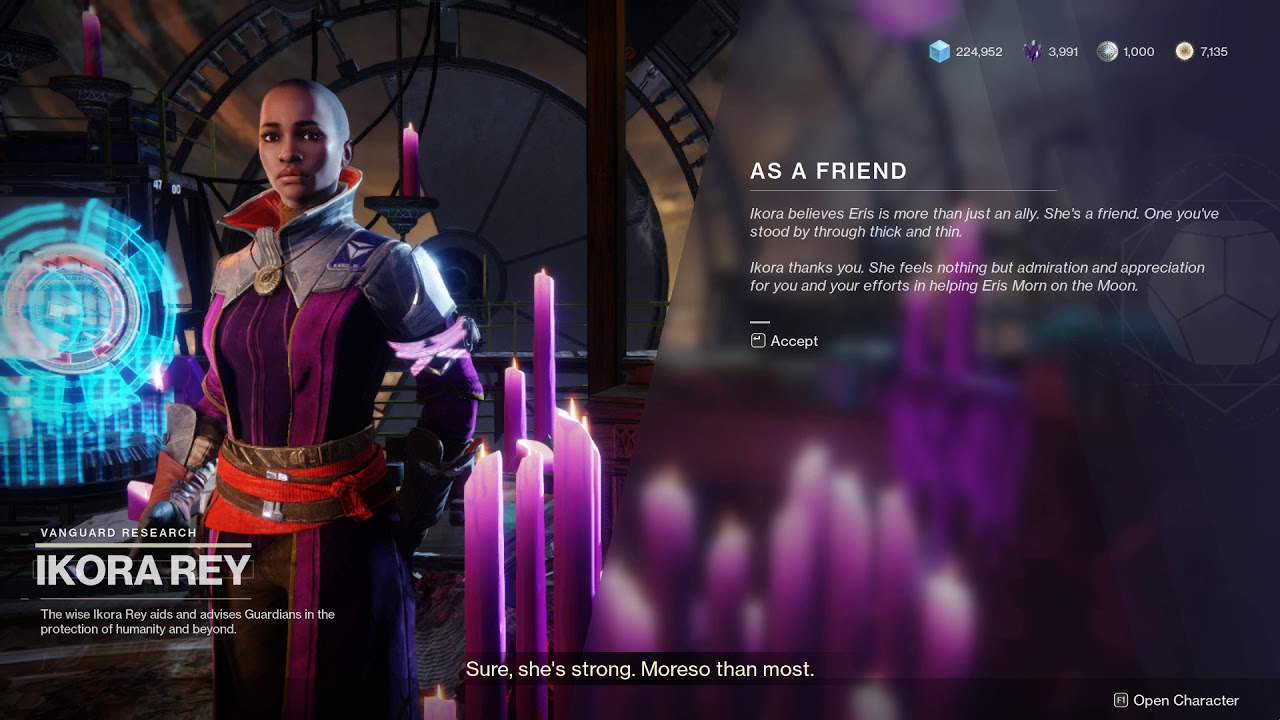Accept the As A Friend quest
The width and height of the screenshot is (1280, 720).
tap(785, 341)
